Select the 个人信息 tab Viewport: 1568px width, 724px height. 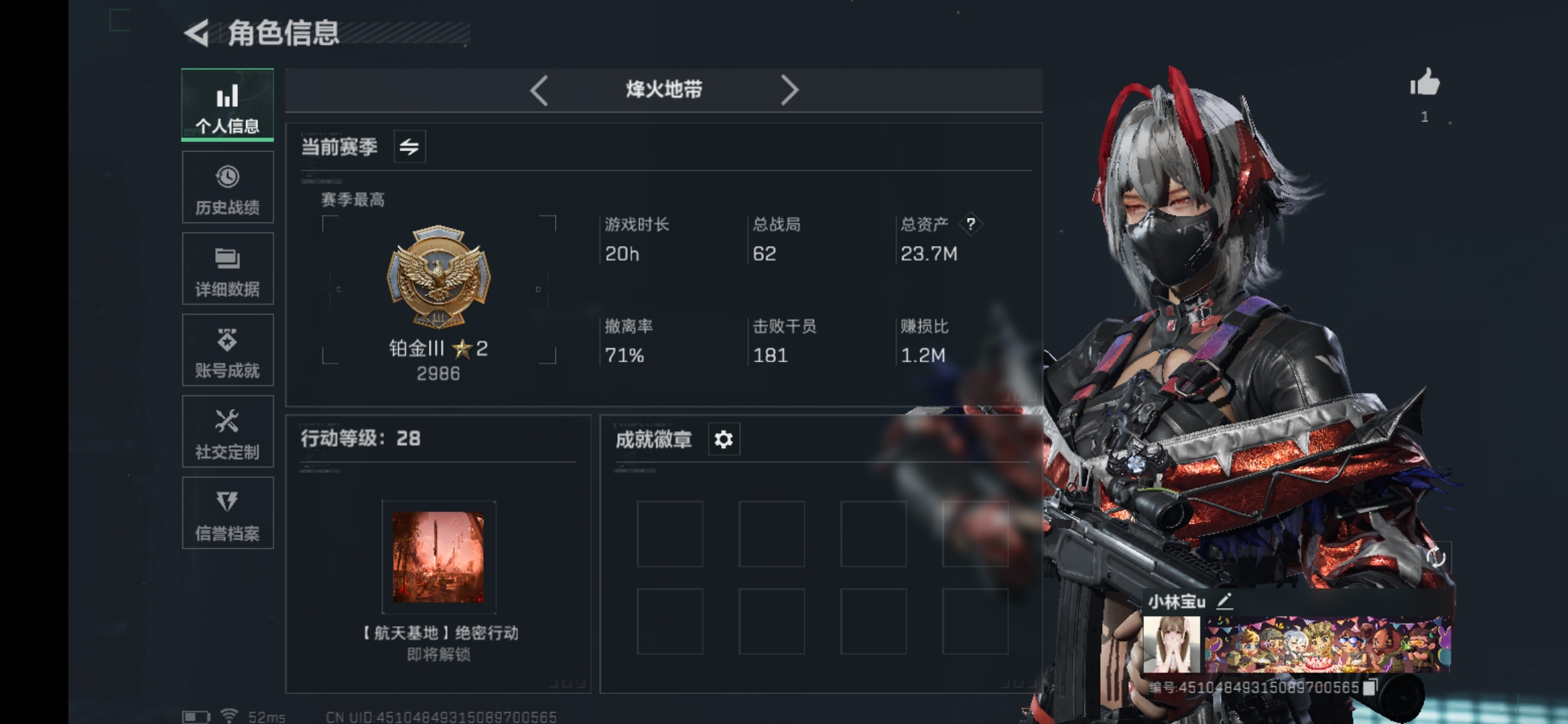(x=228, y=105)
